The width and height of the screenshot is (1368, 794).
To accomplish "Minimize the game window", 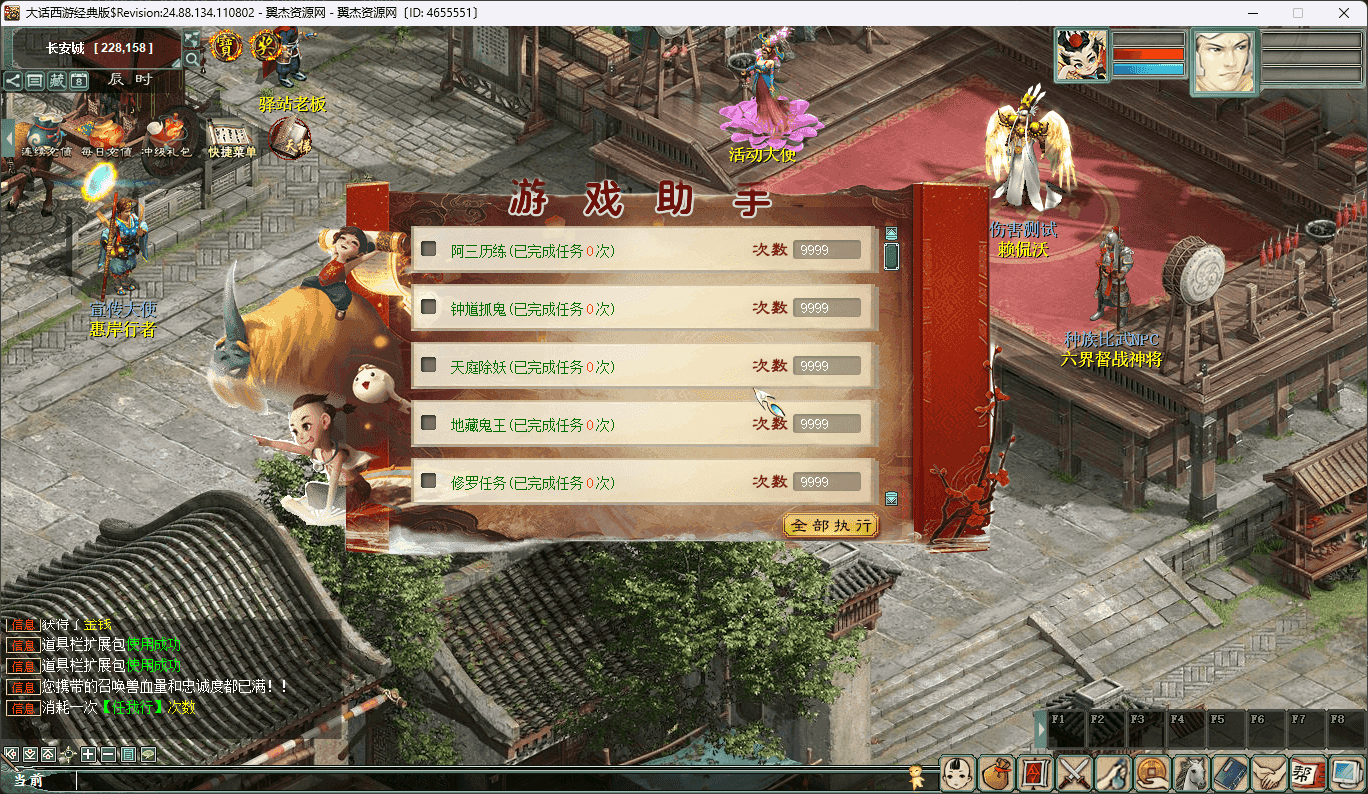I will tap(1252, 13).
